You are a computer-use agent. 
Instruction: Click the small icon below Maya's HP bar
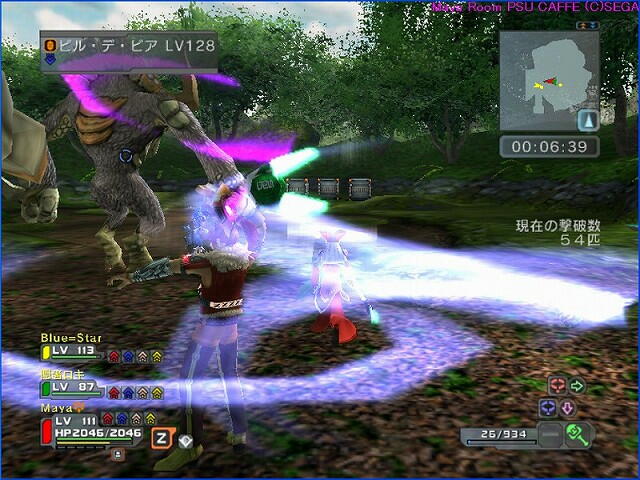[118, 453]
